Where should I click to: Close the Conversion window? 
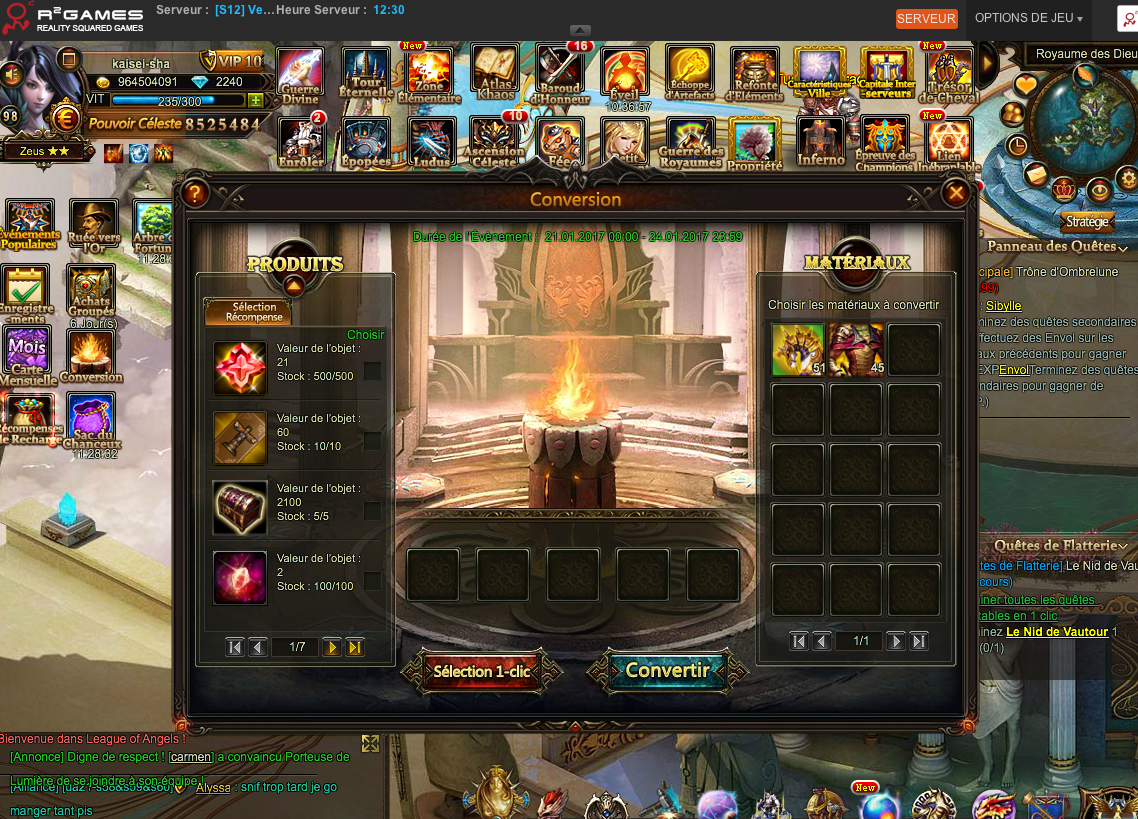pos(956,193)
